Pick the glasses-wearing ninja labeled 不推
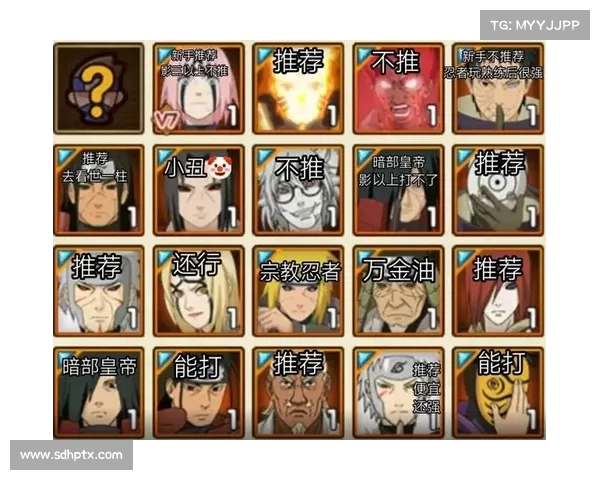The width and height of the screenshot is (600, 480). pos(297,190)
